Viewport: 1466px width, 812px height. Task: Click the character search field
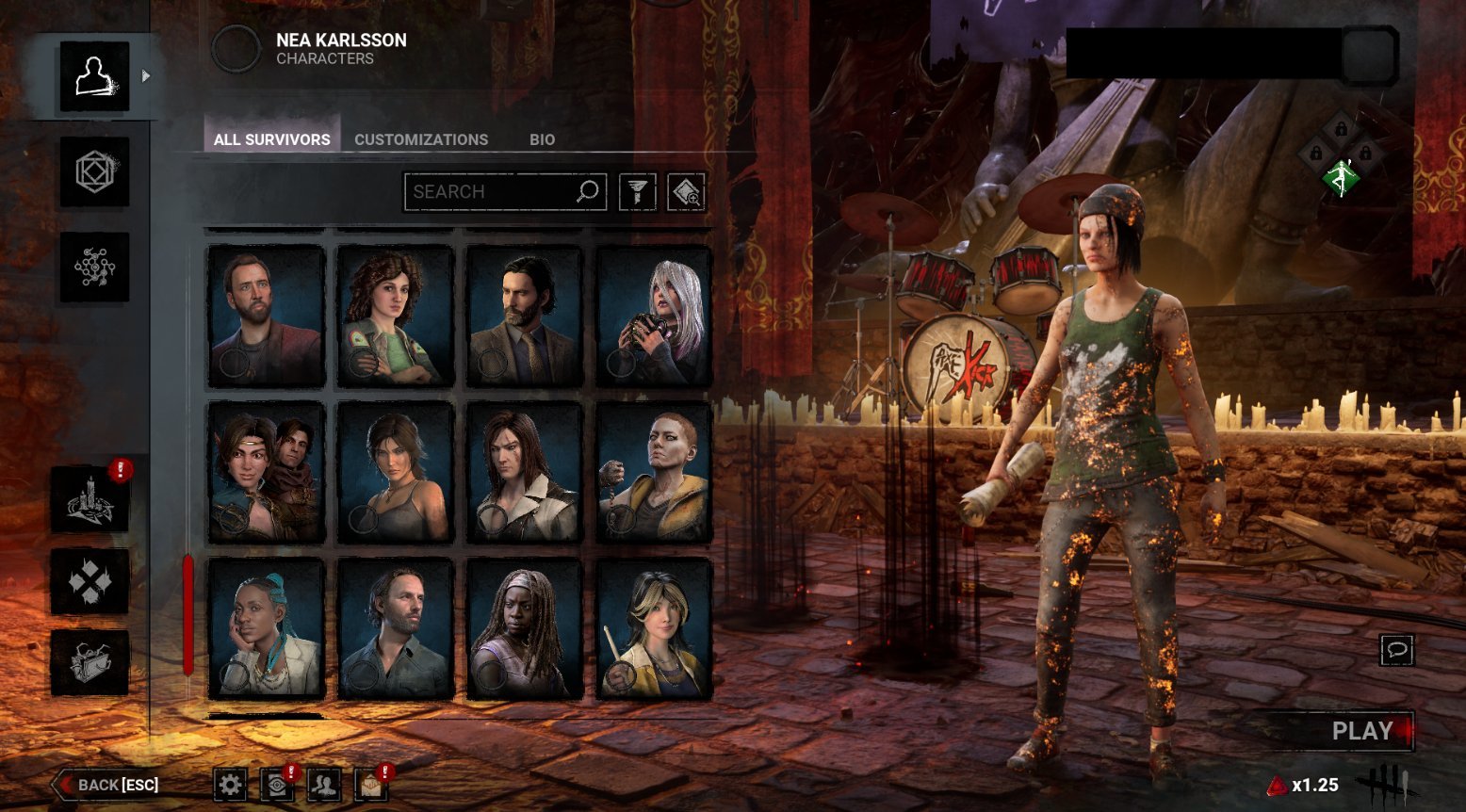click(492, 192)
